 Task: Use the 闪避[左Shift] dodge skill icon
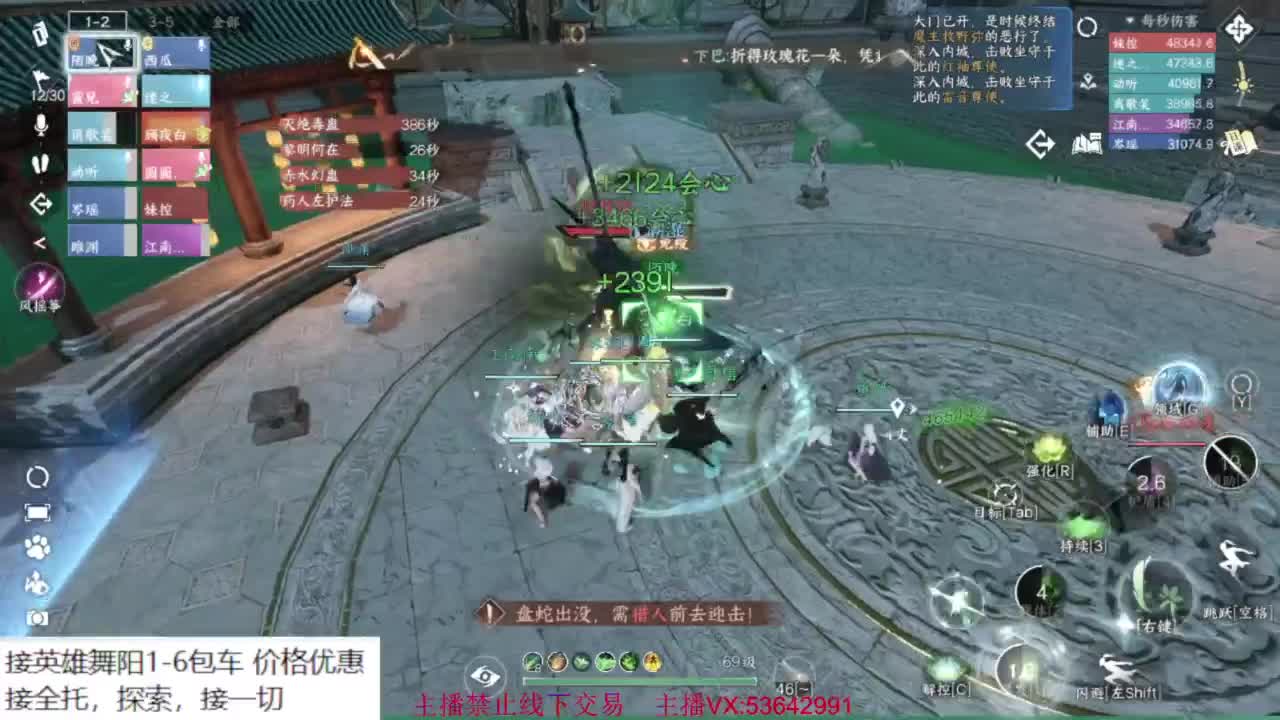pyautogui.click(x=1119, y=668)
